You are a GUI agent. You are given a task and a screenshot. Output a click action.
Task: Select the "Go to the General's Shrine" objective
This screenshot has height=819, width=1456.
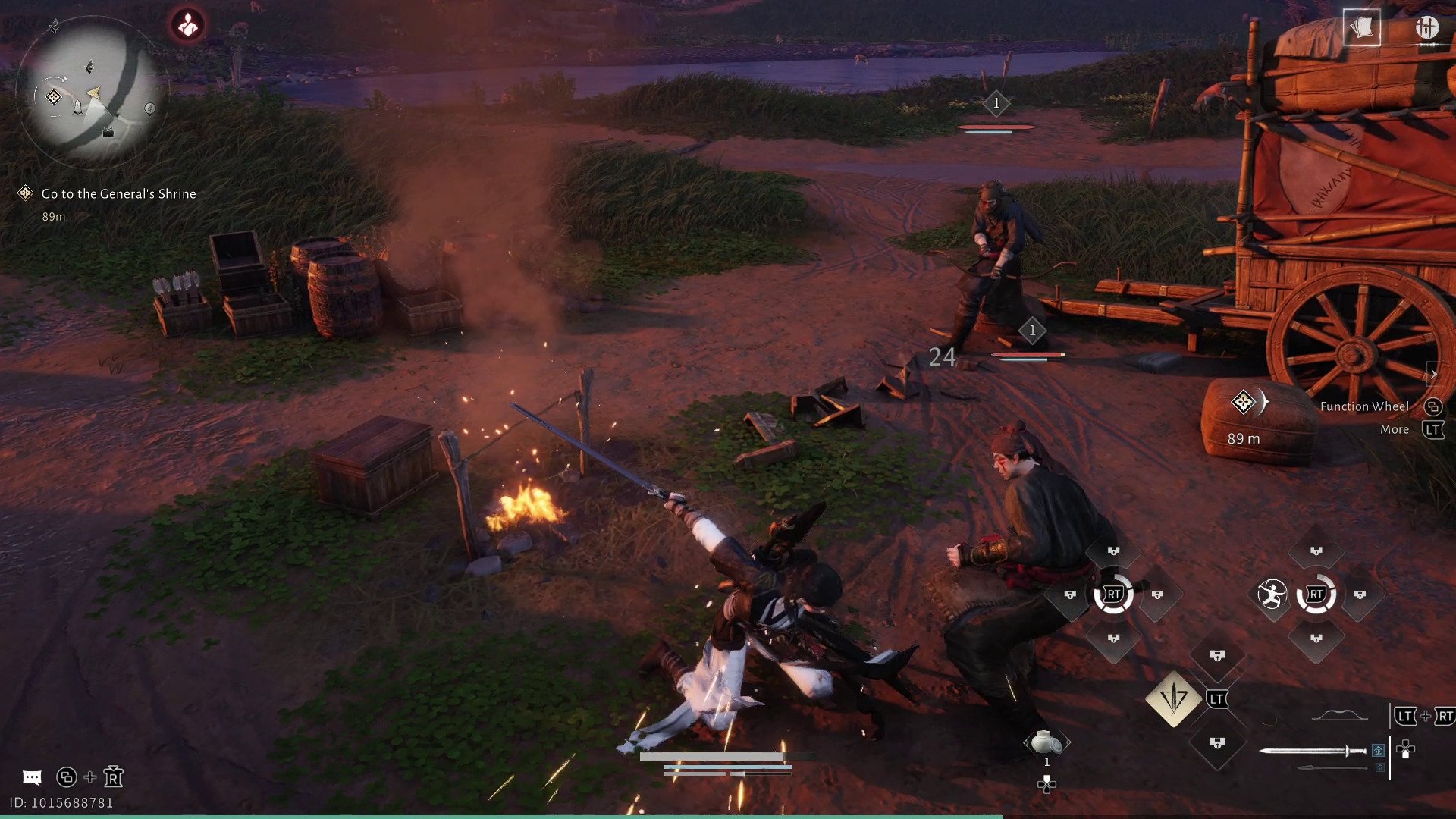[118, 194]
